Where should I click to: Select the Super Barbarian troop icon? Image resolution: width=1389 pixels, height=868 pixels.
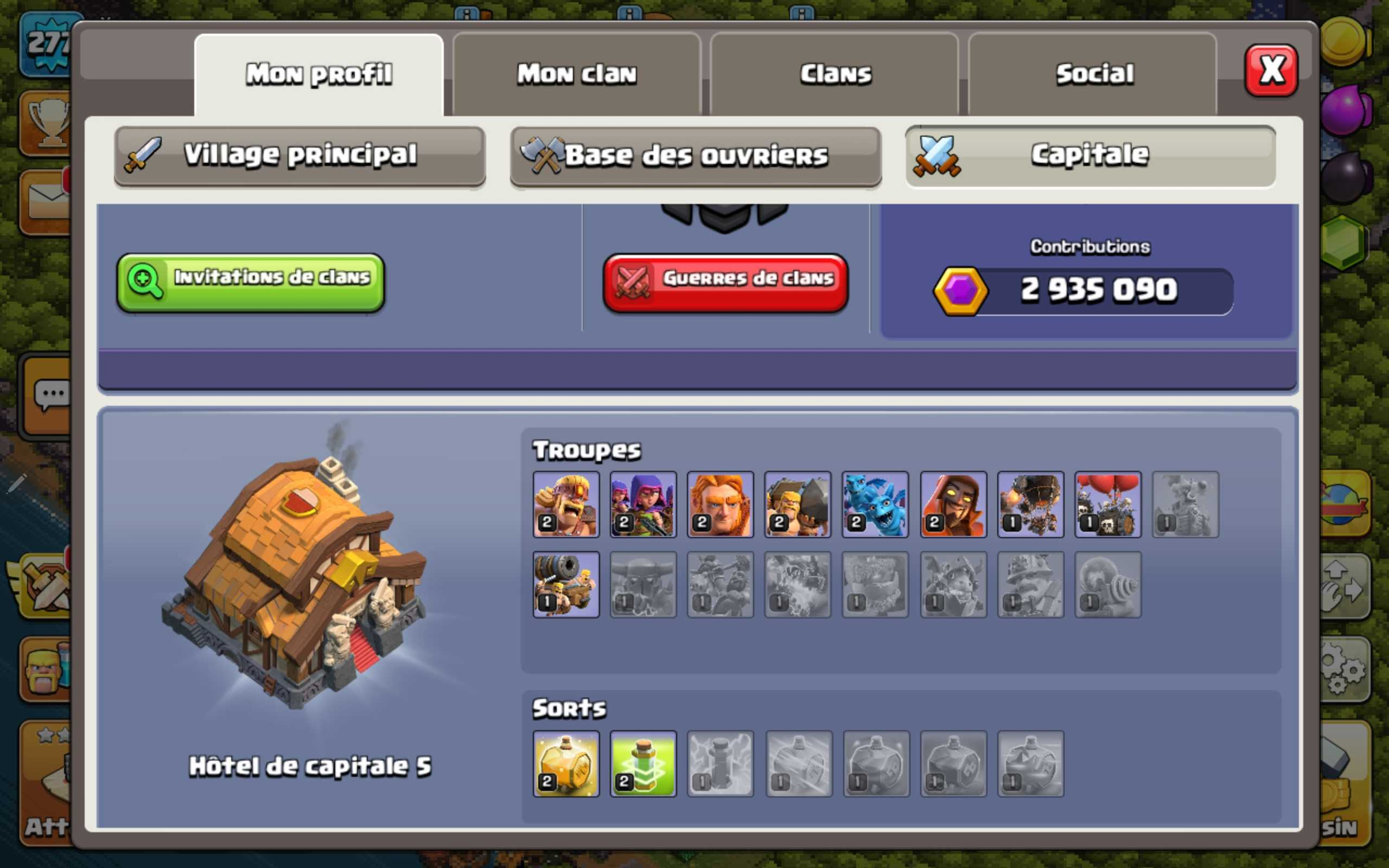tap(565, 505)
